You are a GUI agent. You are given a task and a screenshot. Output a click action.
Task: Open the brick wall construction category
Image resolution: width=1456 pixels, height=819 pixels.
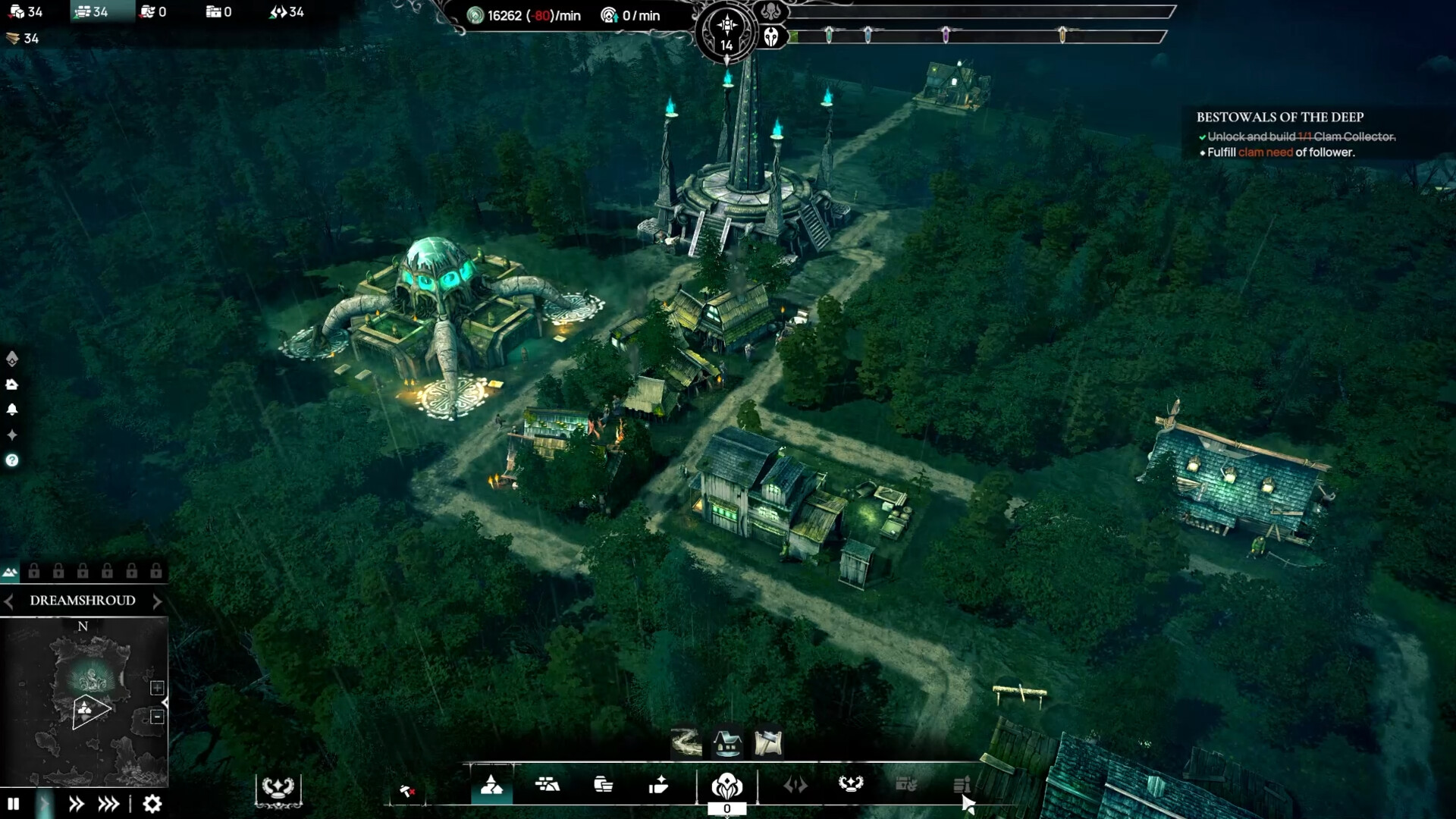547,785
